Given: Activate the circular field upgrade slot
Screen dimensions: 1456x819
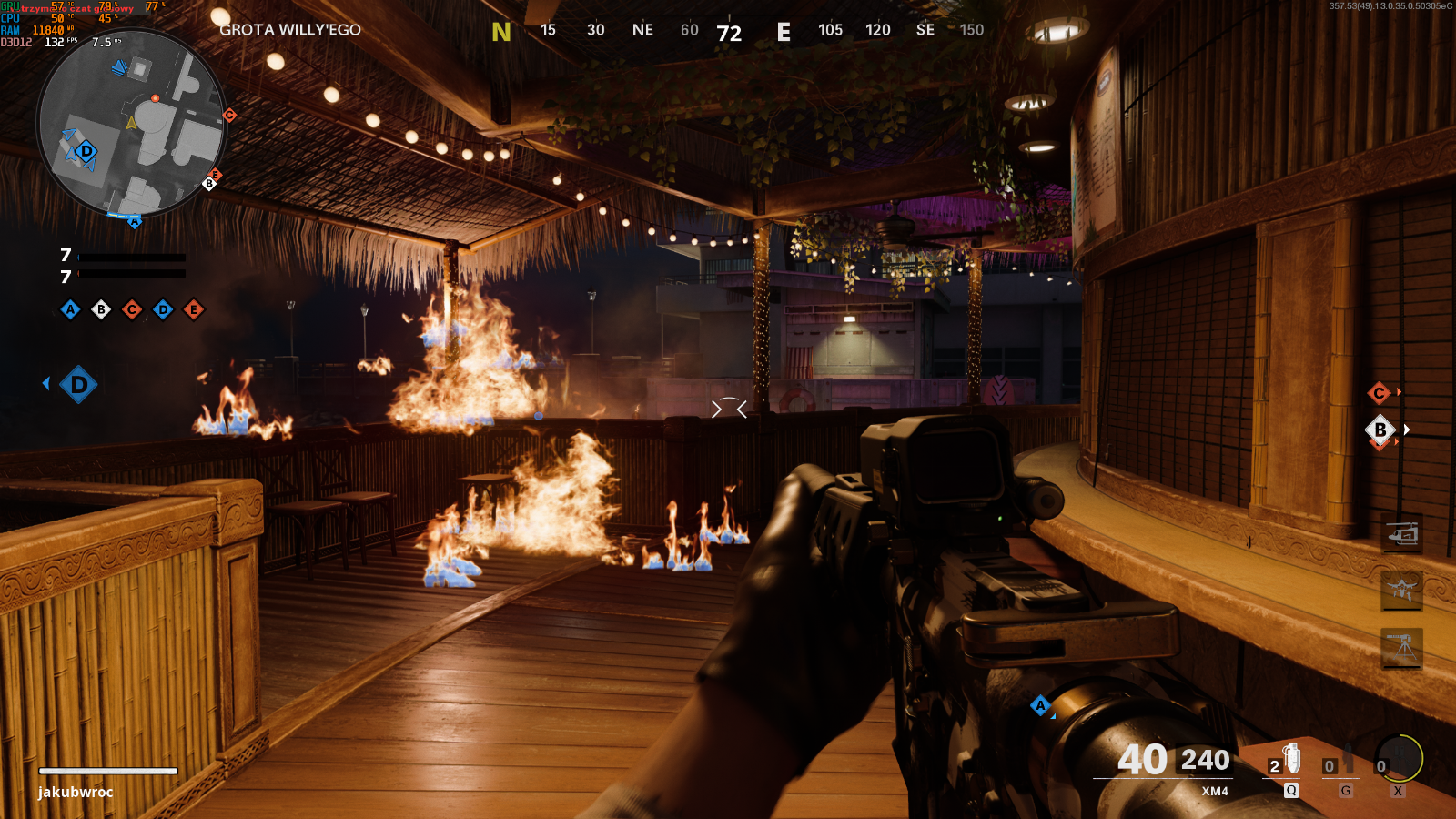Looking at the screenshot, I should click(x=1399, y=759).
